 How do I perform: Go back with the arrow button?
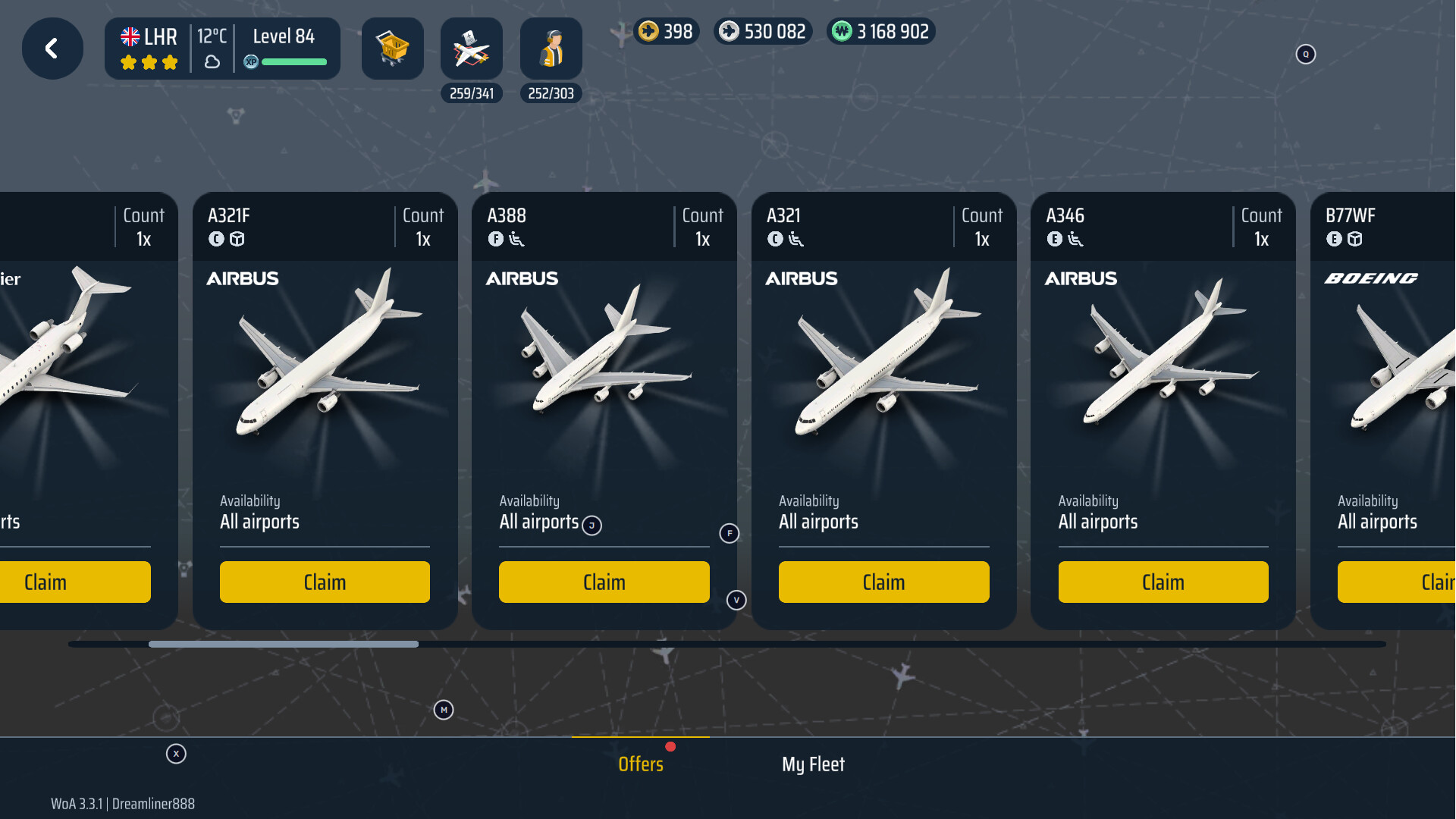(52, 49)
